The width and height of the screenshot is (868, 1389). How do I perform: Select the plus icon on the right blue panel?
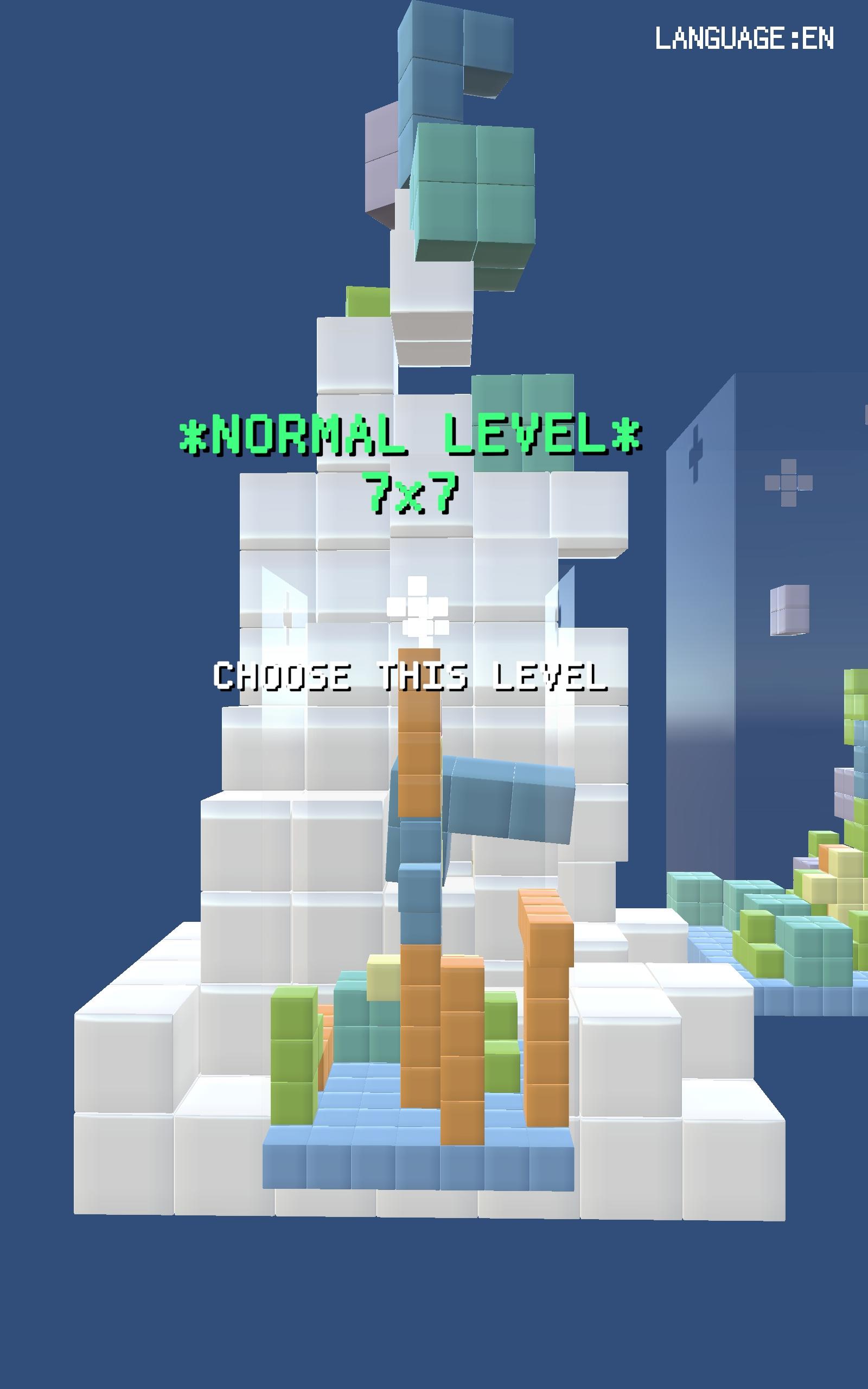[x=697, y=454]
